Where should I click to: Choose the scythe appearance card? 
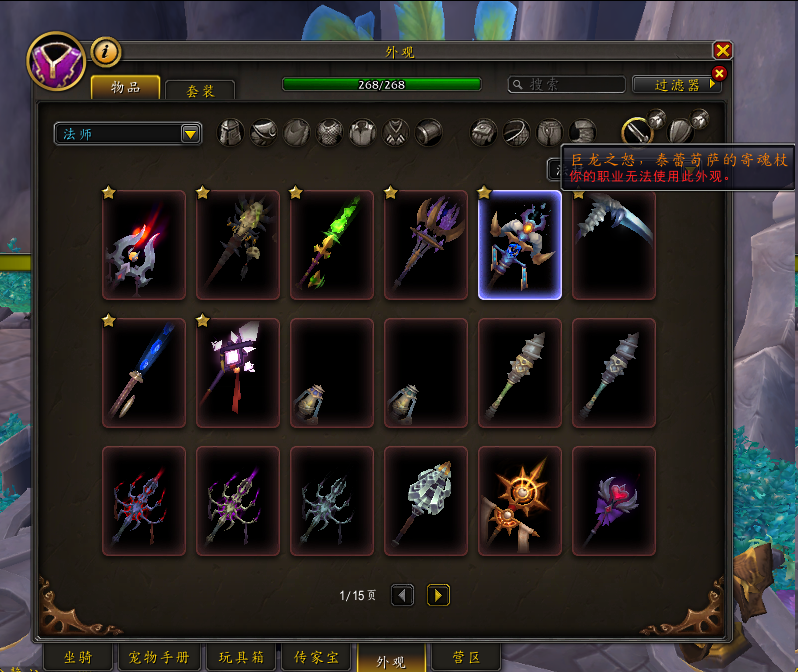614,245
